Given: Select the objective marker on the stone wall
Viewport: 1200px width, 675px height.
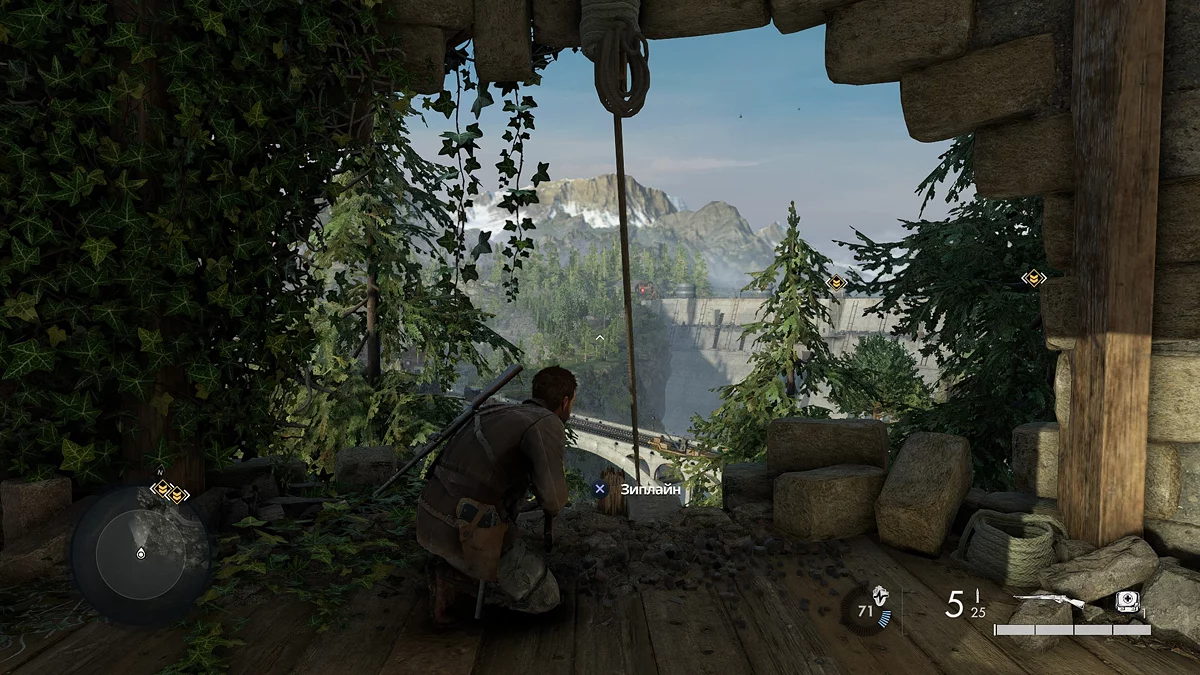Looking at the screenshot, I should [x=1034, y=278].
